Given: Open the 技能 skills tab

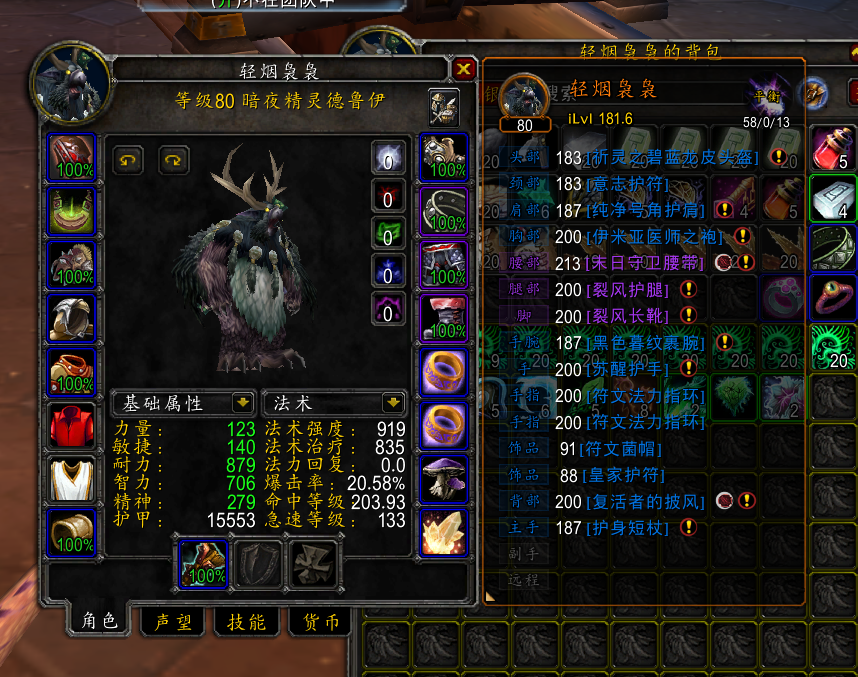Looking at the screenshot, I should pos(246,622).
